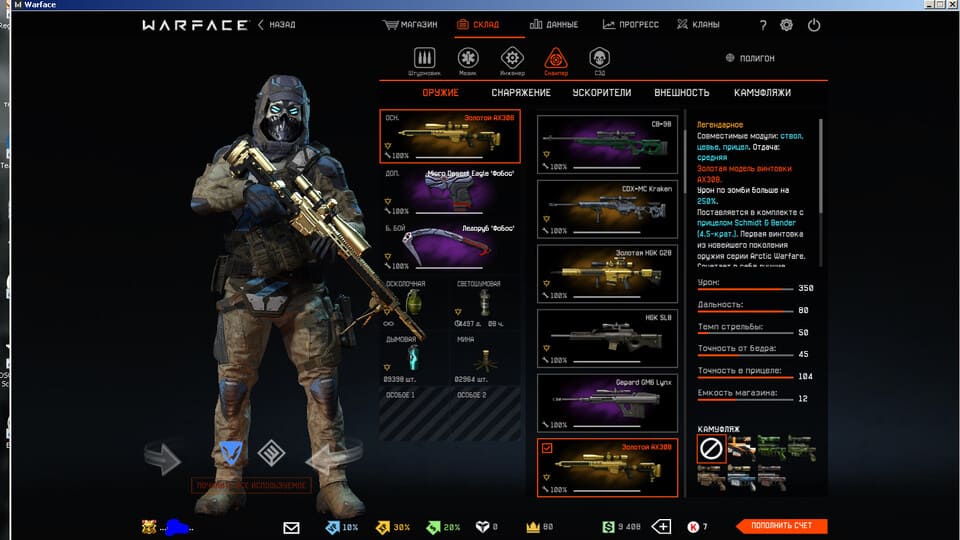The height and width of the screenshot is (540, 960).
Task: Open the Полигон shooting range
Action: [x=756, y=58]
